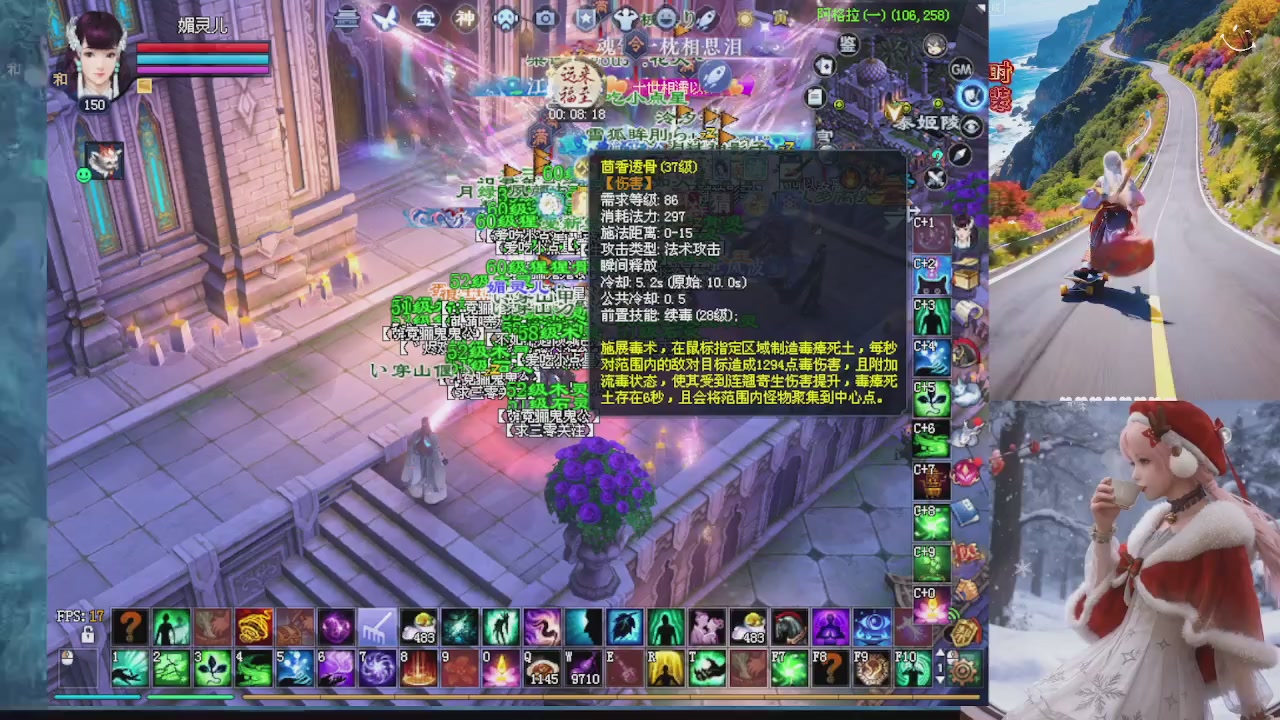Select the camera screenshot icon in top bar
Screen dimensions: 1280x720
tap(545, 20)
